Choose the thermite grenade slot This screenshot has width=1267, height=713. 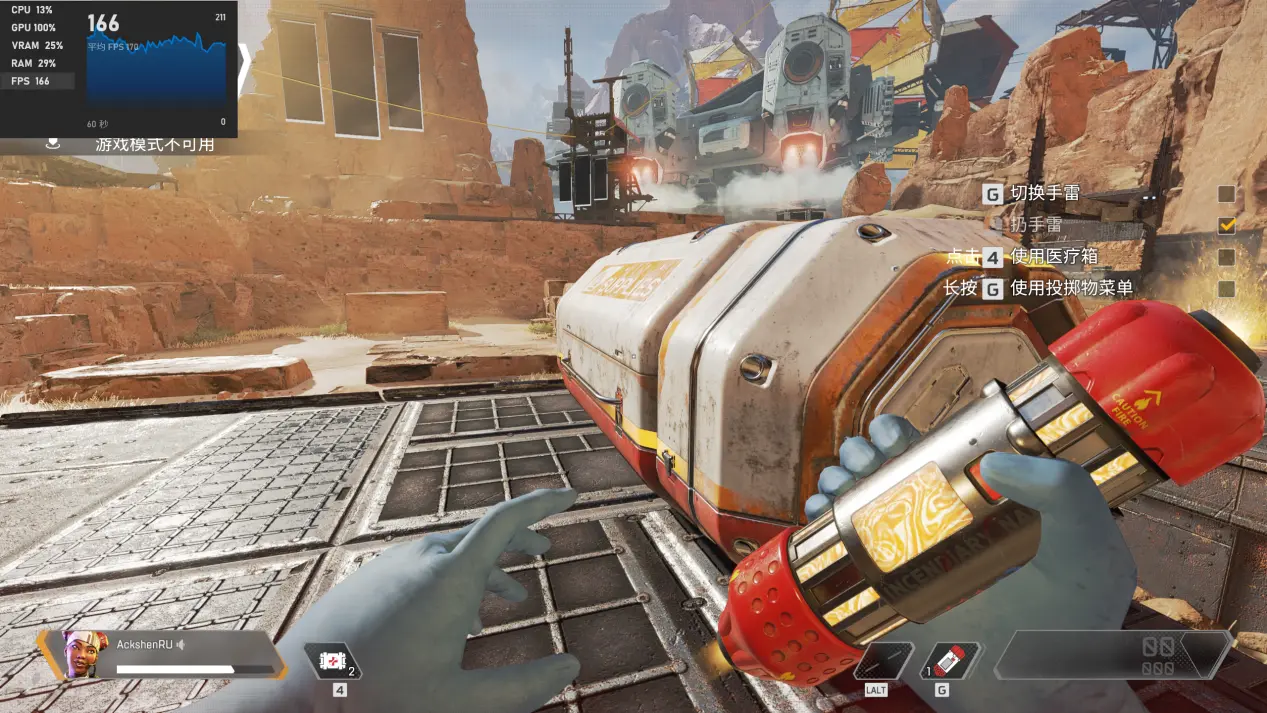click(x=949, y=661)
